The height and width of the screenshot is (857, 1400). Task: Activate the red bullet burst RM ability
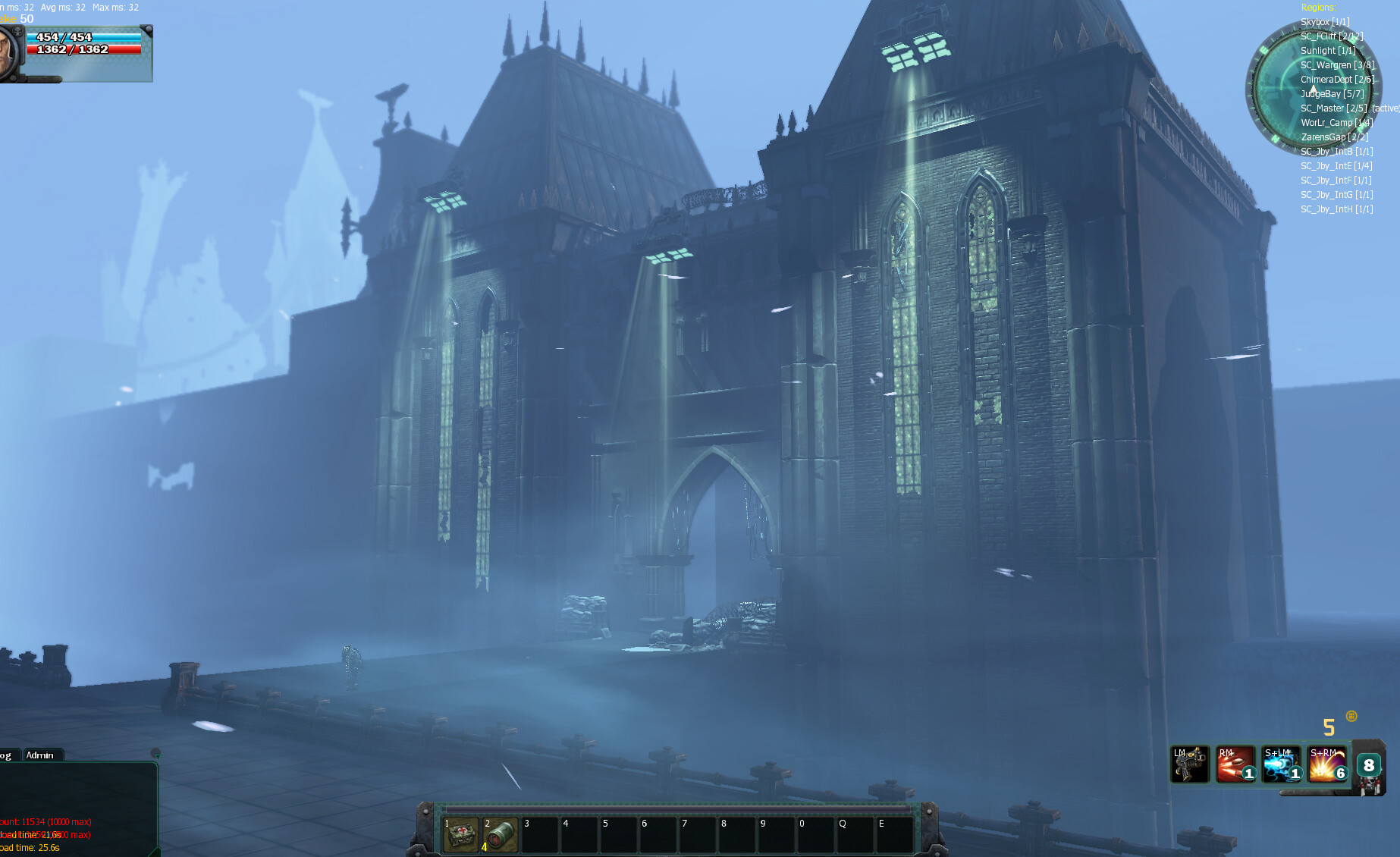click(x=1235, y=764)
